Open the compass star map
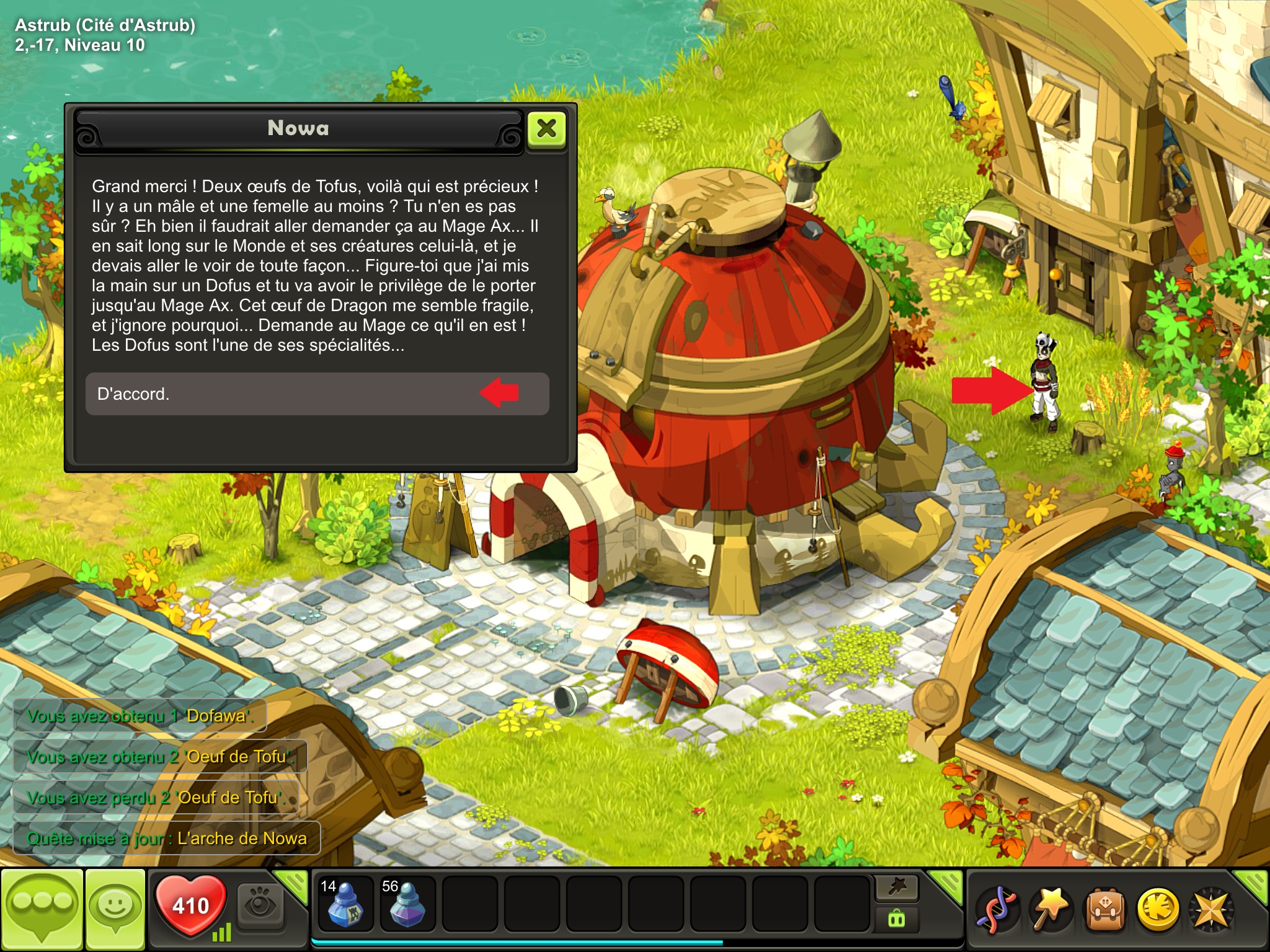Image resolution: width=1270 pixels, height=952 pixels. click(1210, 910)
